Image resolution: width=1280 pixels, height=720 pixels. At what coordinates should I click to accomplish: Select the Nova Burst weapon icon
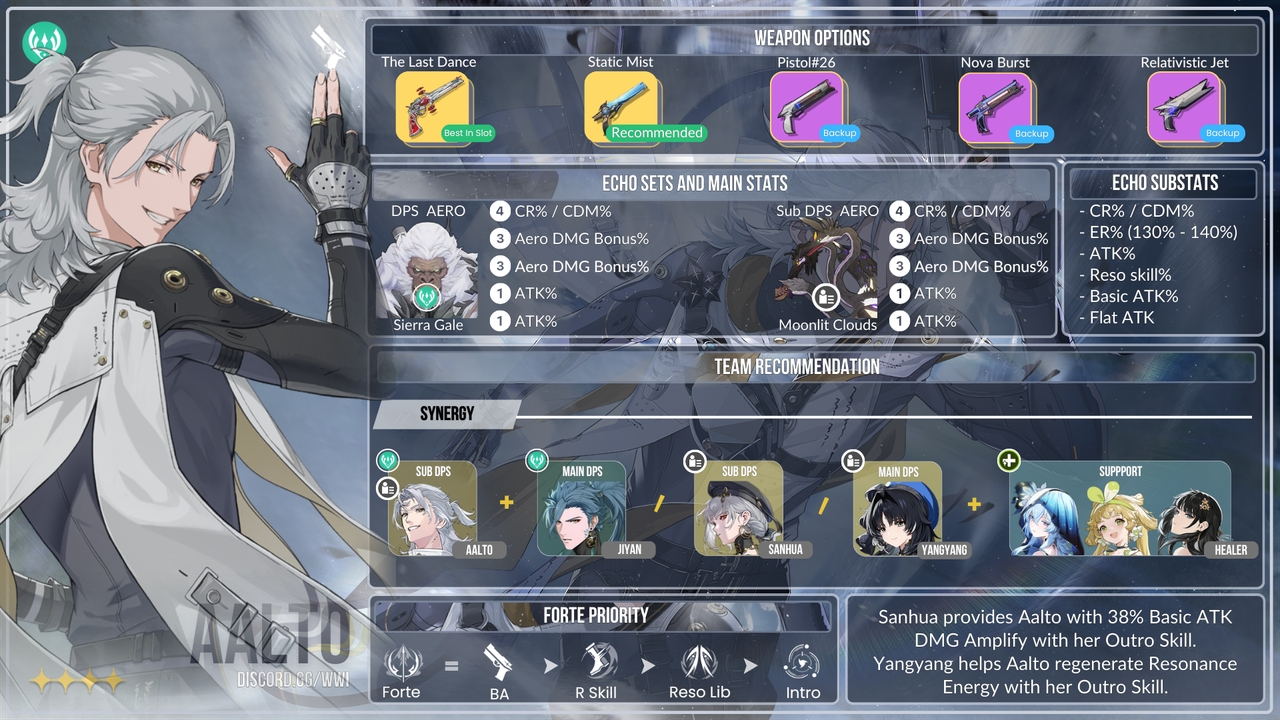995,107
